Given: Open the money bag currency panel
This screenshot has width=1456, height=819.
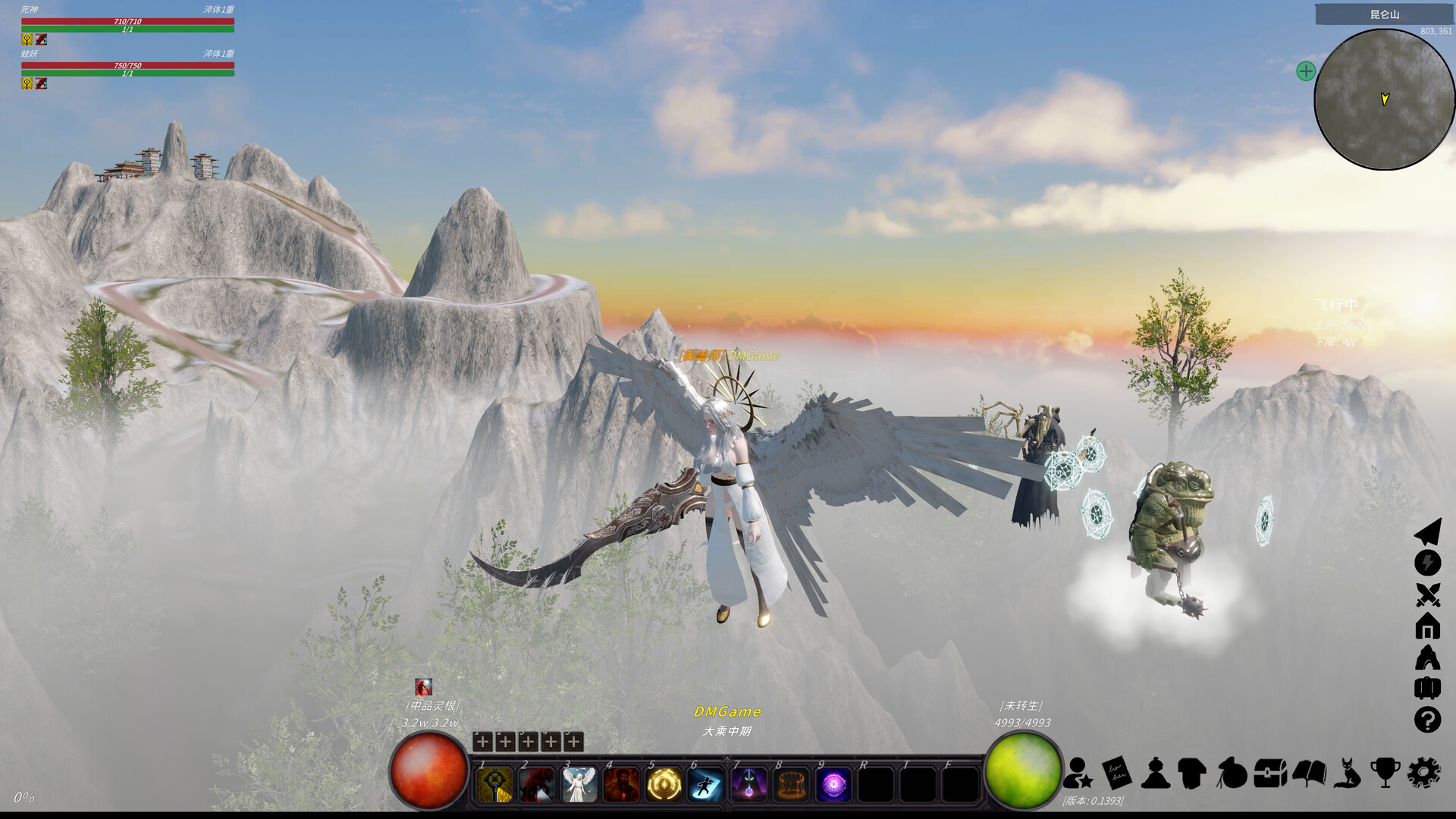Looking at the screenshot, I should click(x=1232, y=773).
